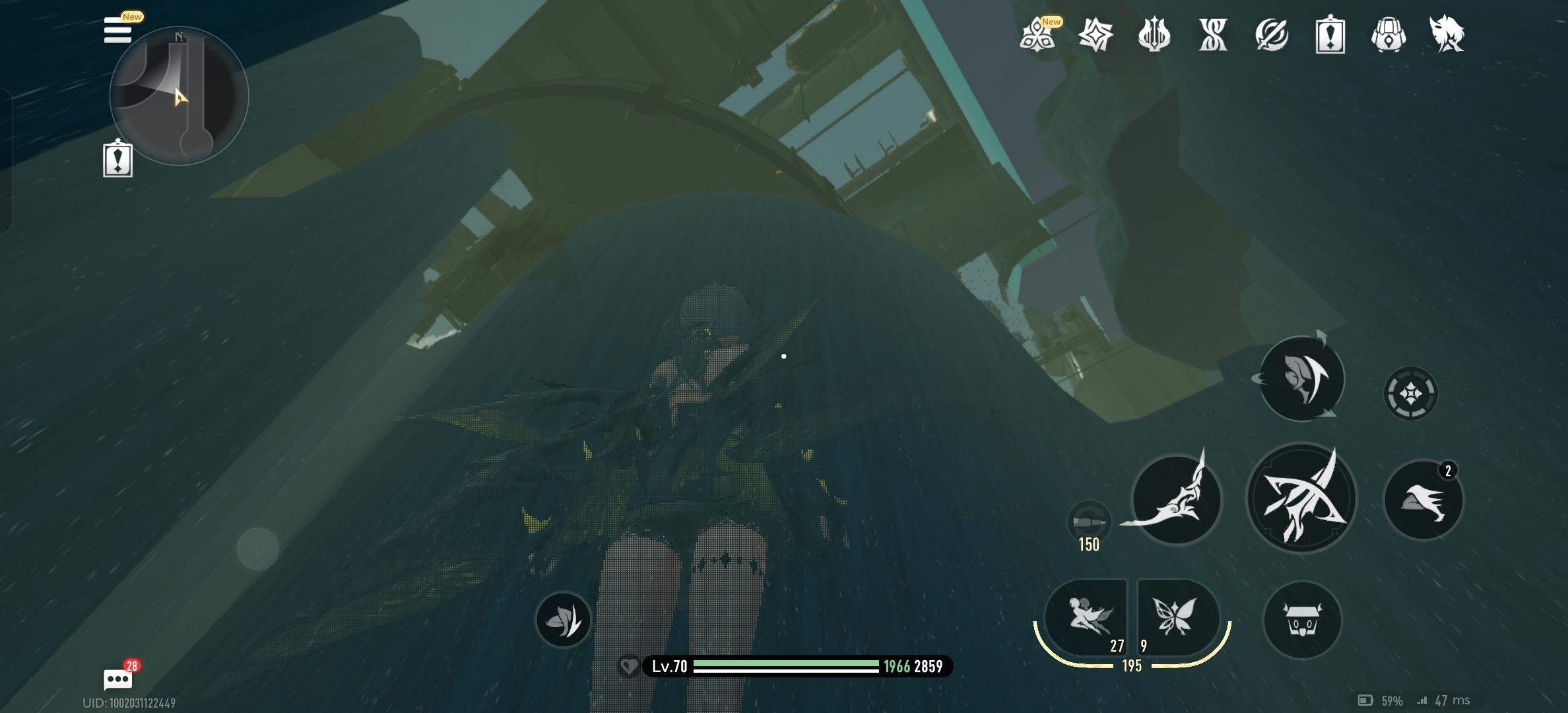
Task: Open the hamburger main menu
Action: pos(117,30)
